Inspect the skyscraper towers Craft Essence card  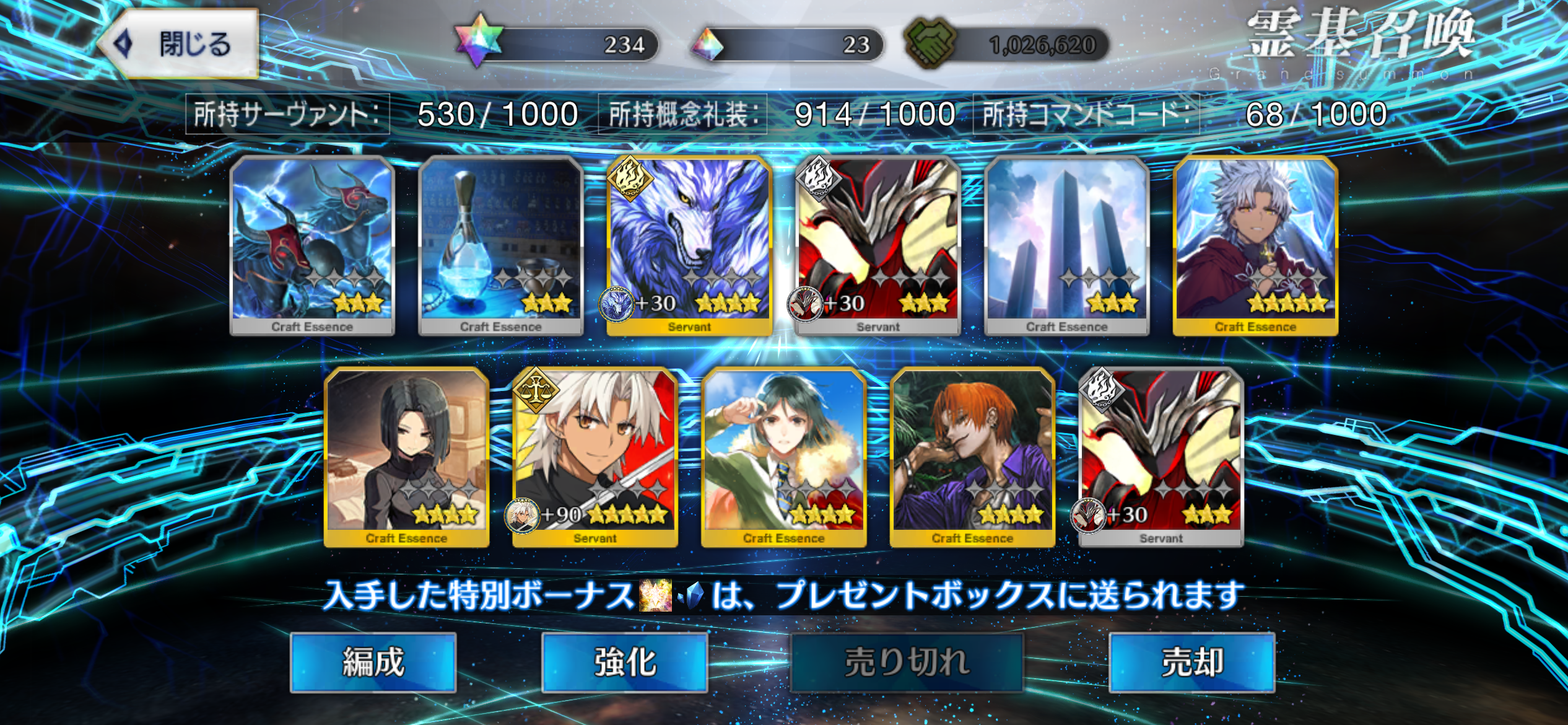point(1066,245)
